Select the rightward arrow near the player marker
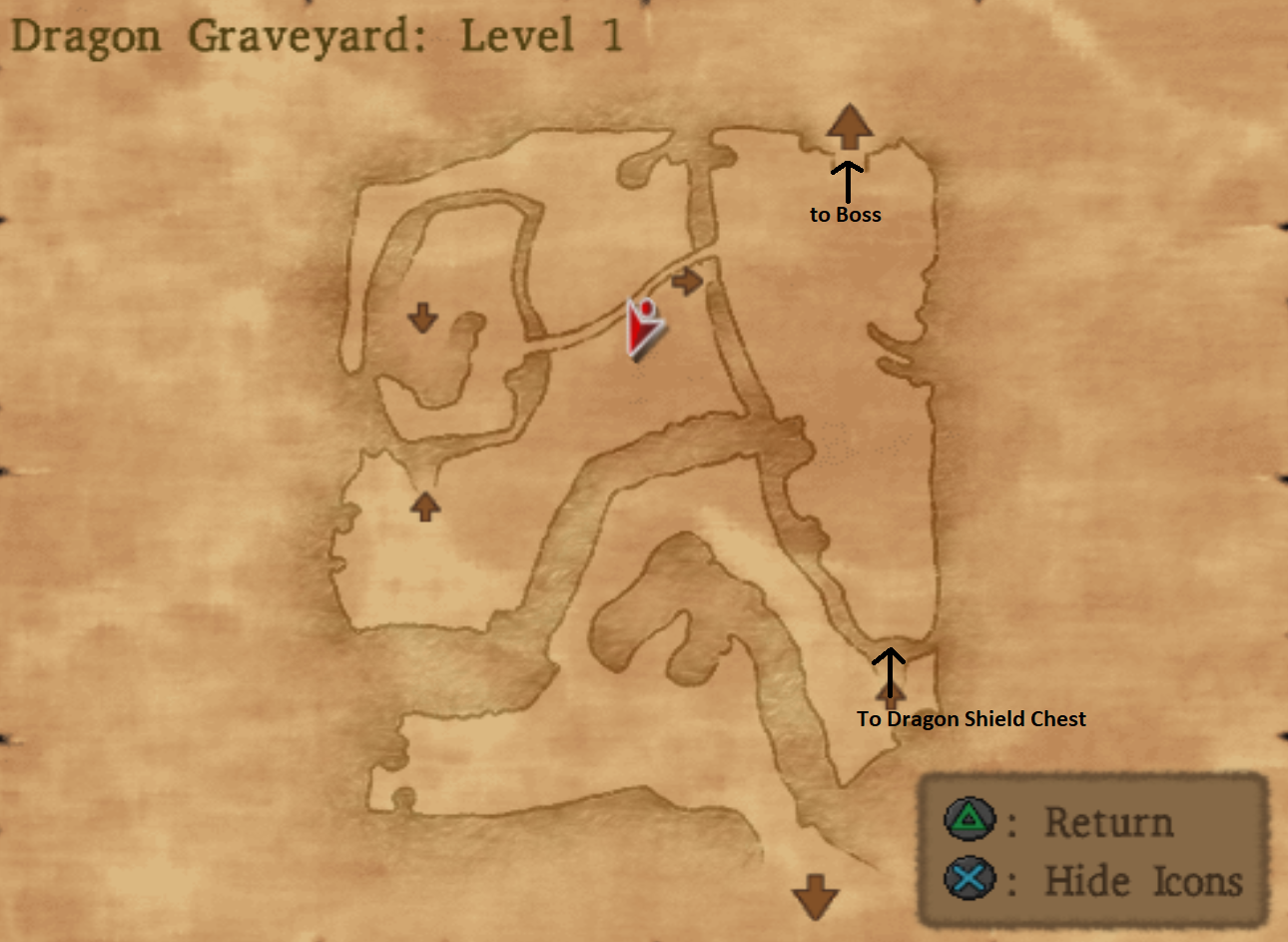The height and width of the screenshot is (942, 1288). (688, 281)
